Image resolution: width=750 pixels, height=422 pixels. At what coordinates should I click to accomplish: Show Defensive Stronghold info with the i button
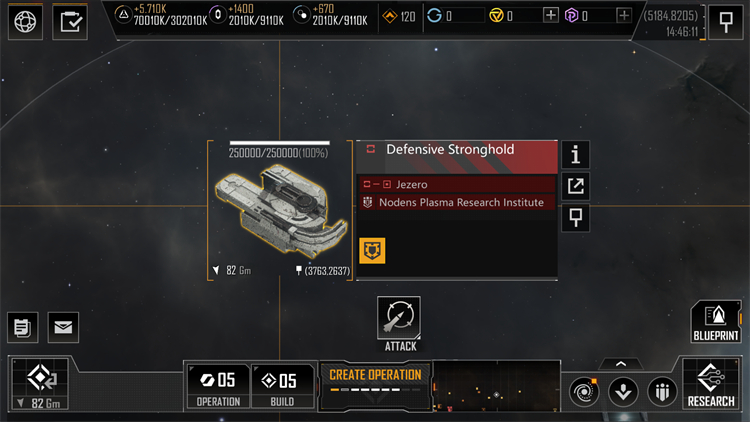tap(575, 154)
